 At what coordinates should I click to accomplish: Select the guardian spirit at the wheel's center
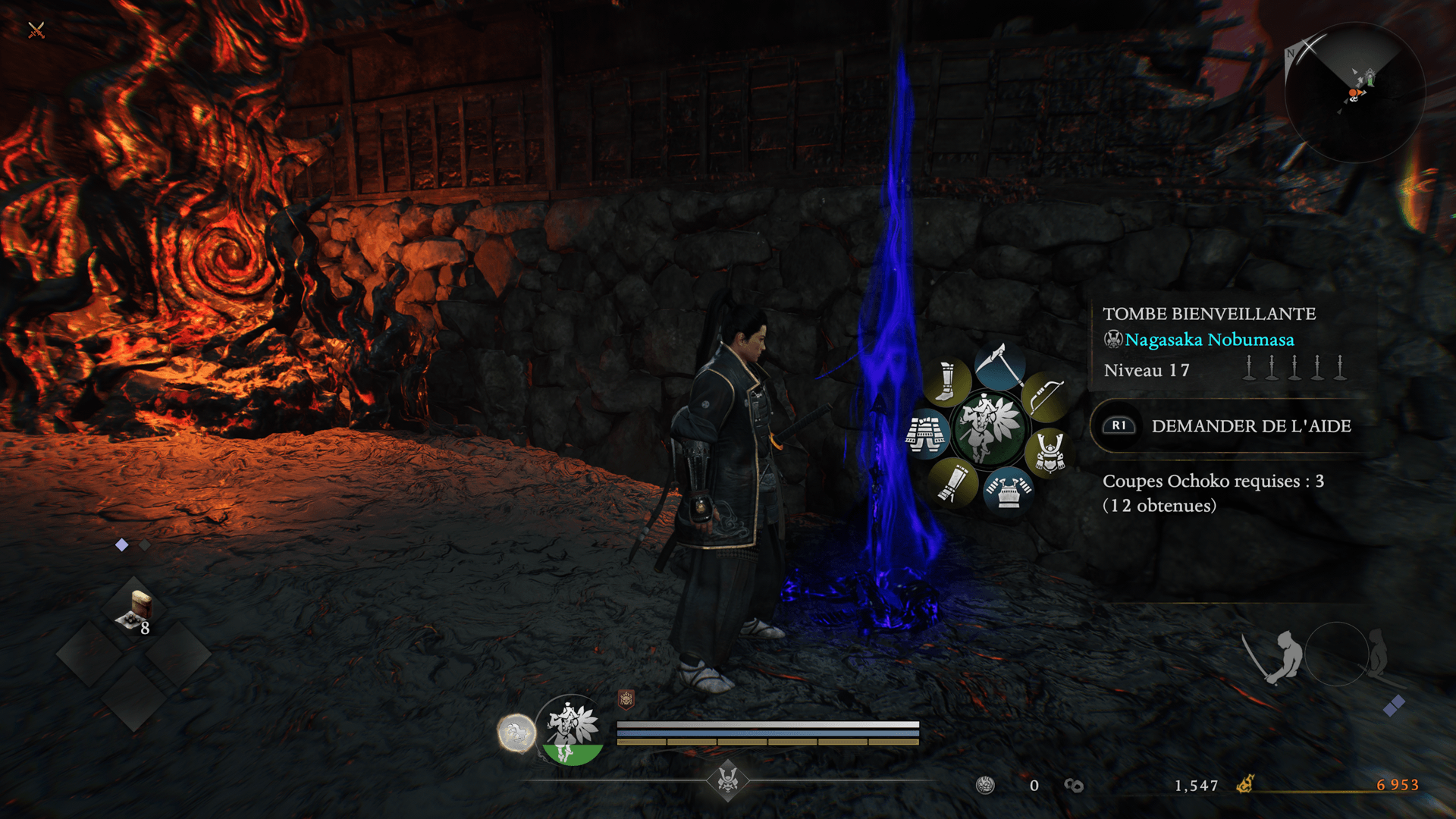pyautogui.click(x=987, y=428)
